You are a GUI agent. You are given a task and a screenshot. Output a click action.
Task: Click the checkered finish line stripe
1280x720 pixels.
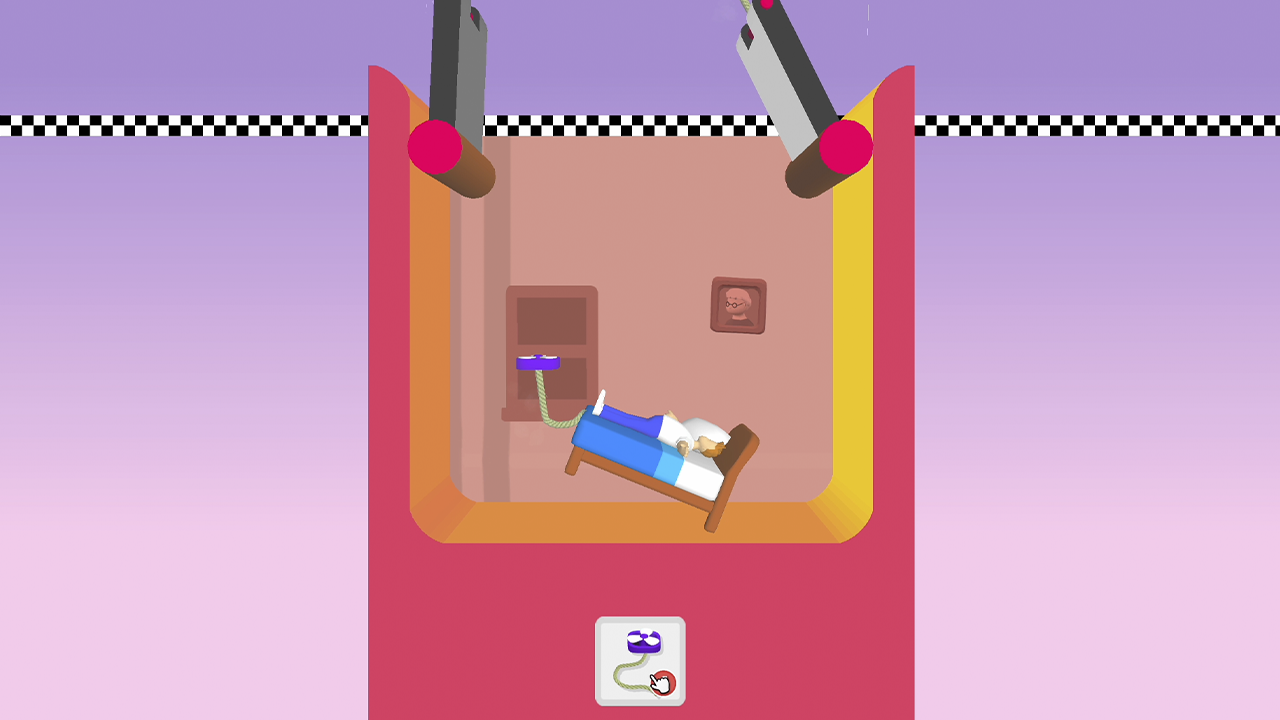[180, 125]
